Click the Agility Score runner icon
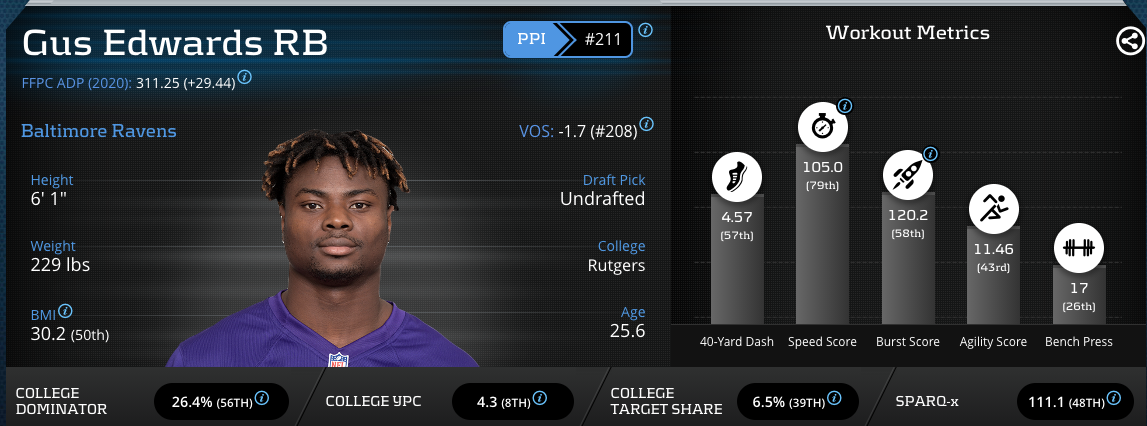 coord(994,210)
